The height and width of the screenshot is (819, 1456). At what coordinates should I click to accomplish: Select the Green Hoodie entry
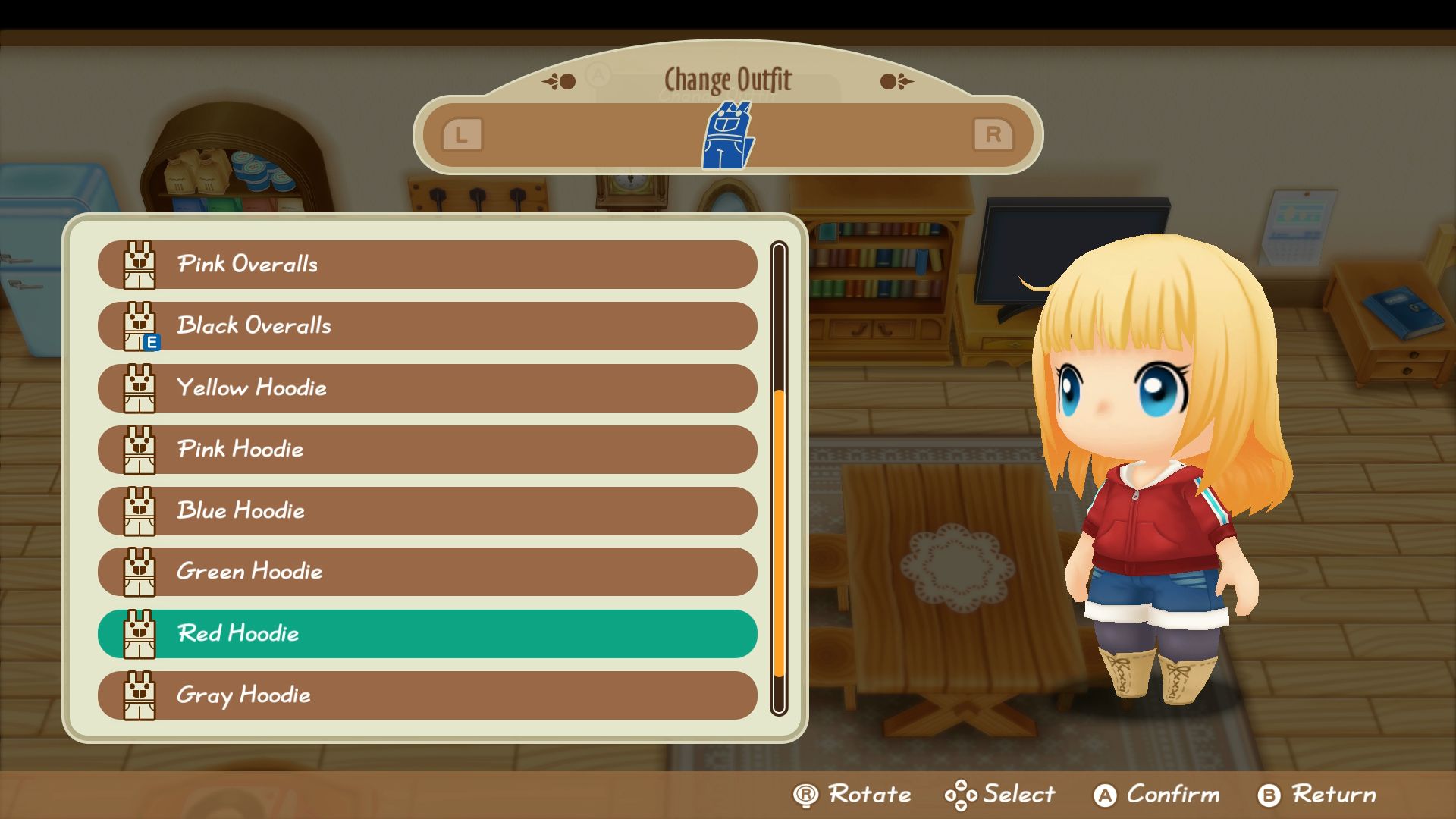pos(427,572)
